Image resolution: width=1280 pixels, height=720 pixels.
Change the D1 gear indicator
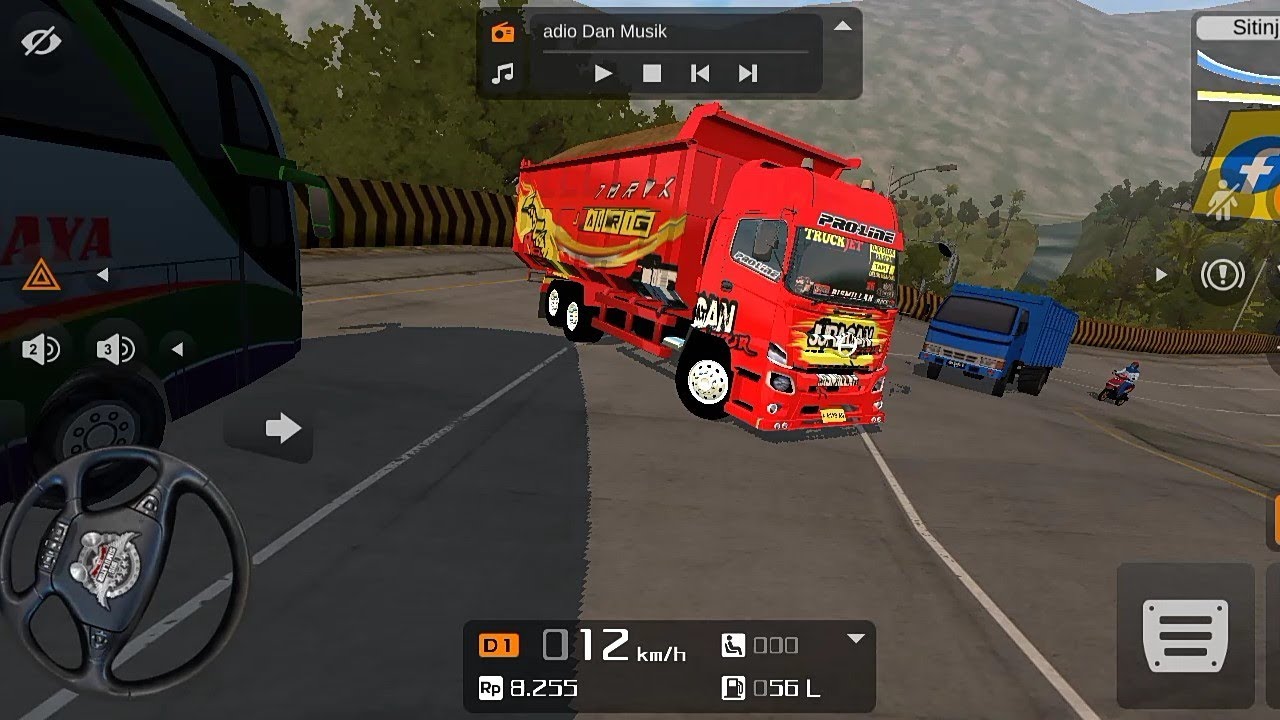click(x=499, y=645)
